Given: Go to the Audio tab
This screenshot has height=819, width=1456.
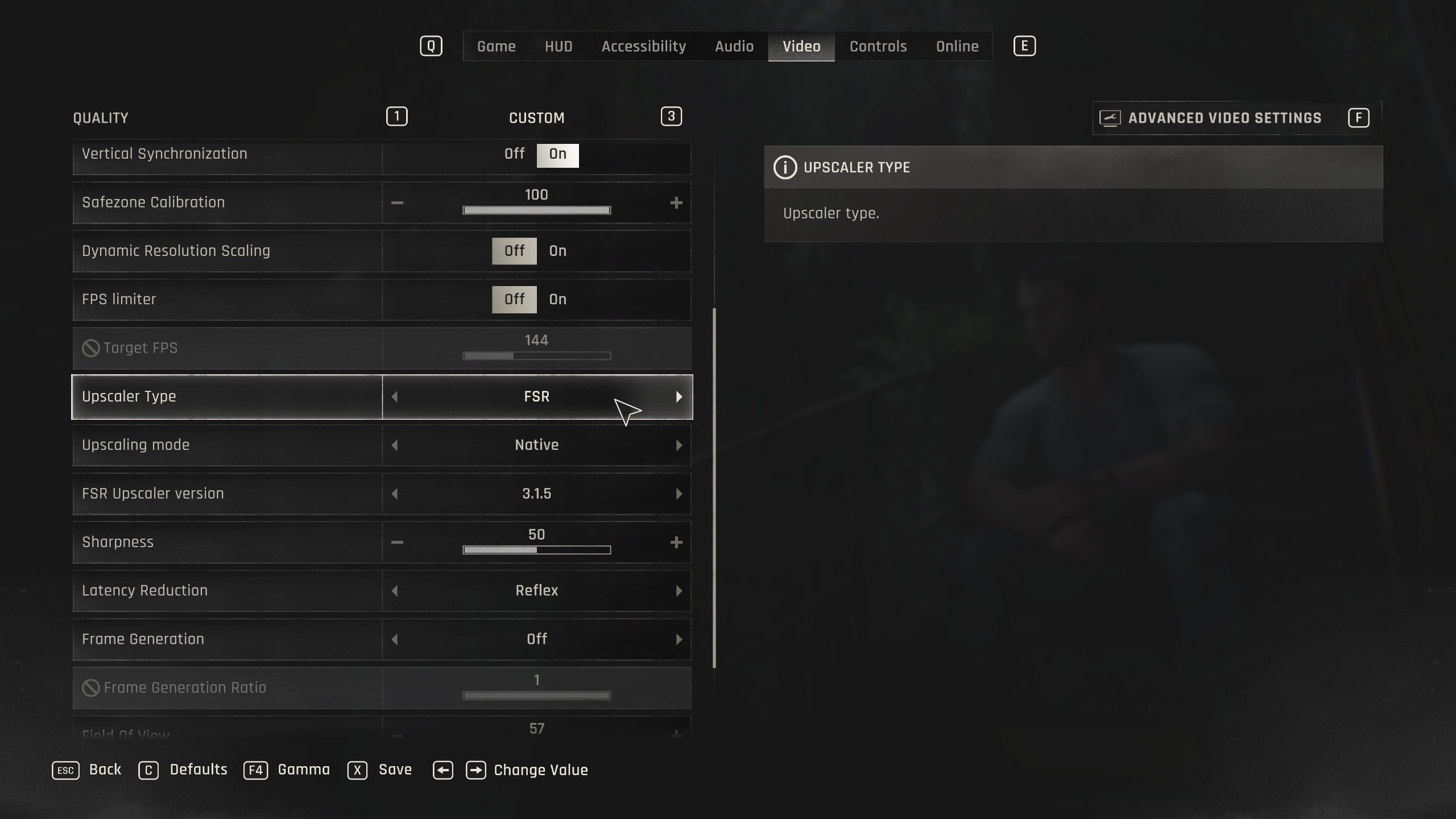Looking at the screenshot, I should (734, 47).
